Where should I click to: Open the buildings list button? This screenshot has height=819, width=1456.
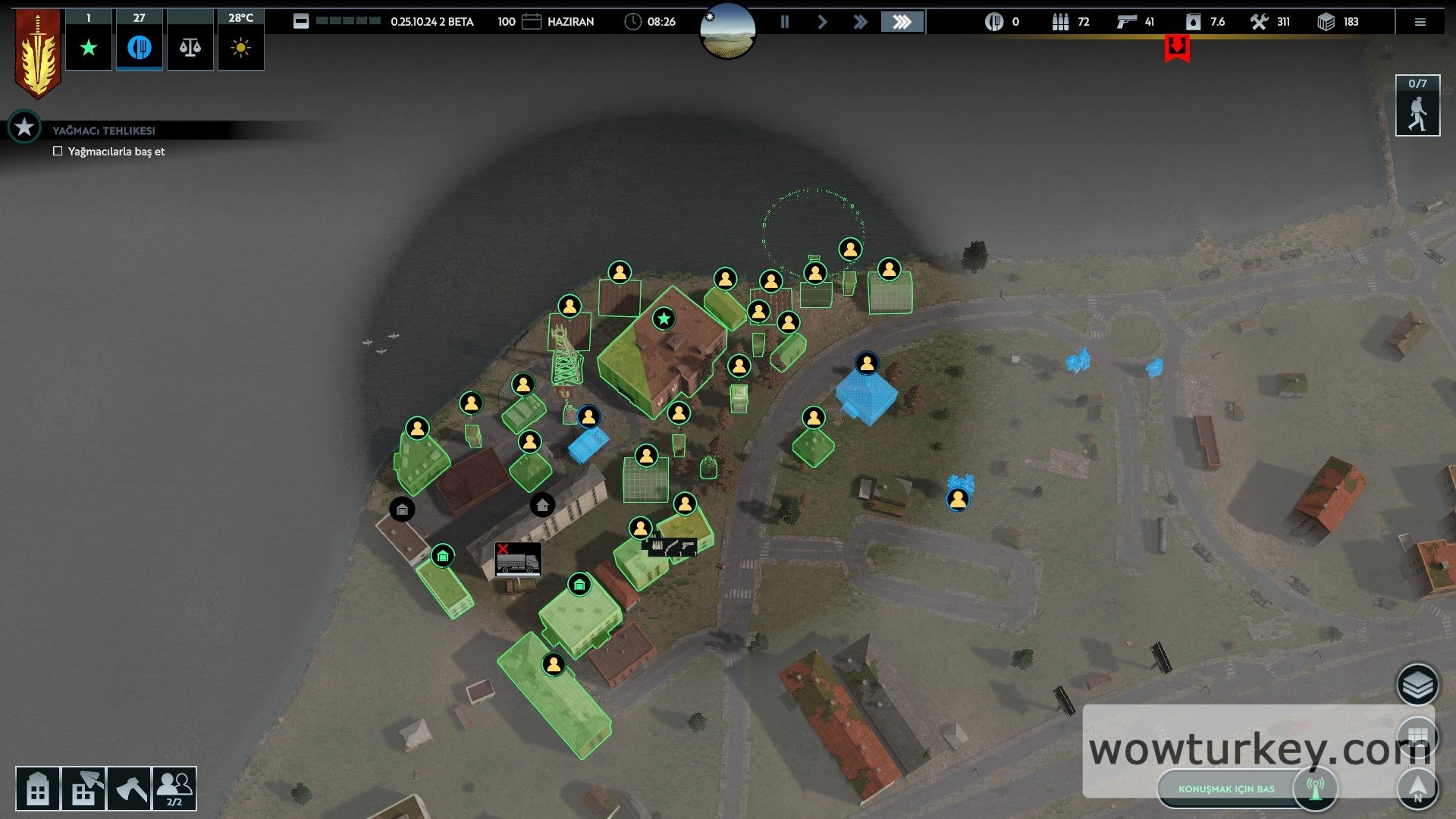tap(37, 789)
